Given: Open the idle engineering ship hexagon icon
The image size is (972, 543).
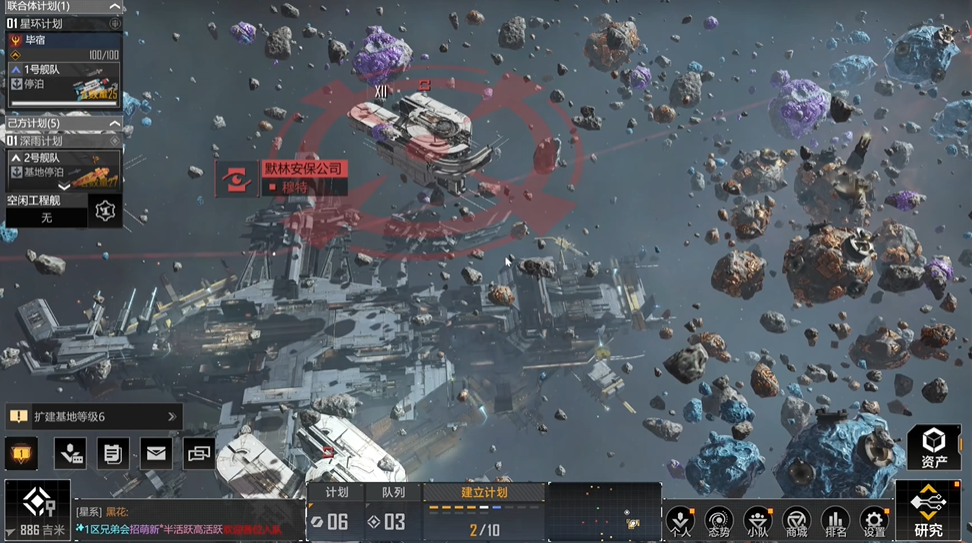Looking at the screenshot, I should click(104, 210).
